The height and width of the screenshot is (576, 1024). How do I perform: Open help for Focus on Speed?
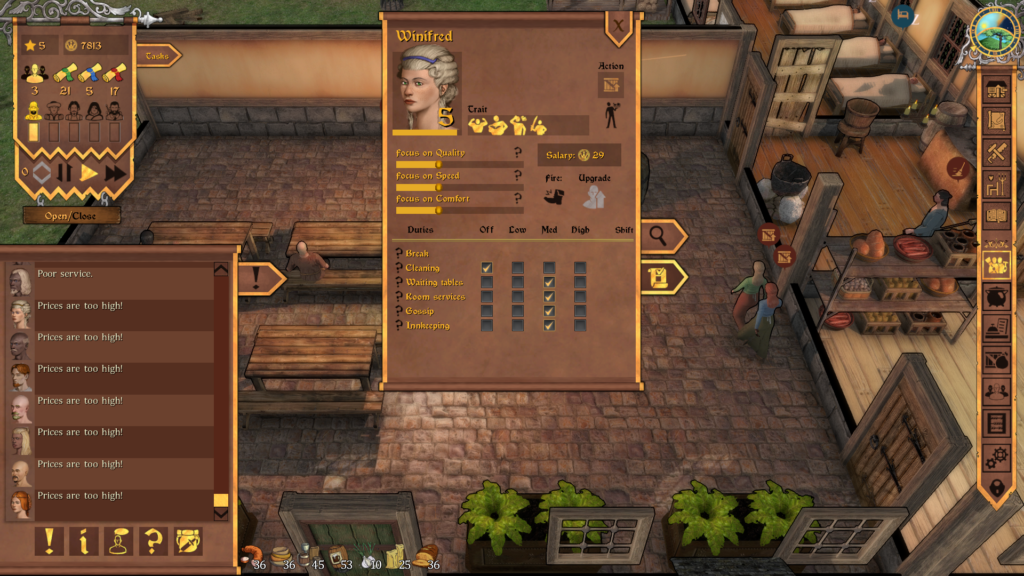(x=517, y=175)
